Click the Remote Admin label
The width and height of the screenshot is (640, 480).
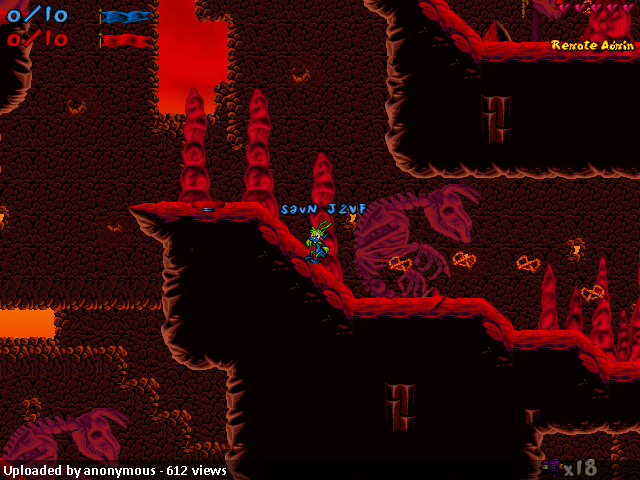pos(591,45)
